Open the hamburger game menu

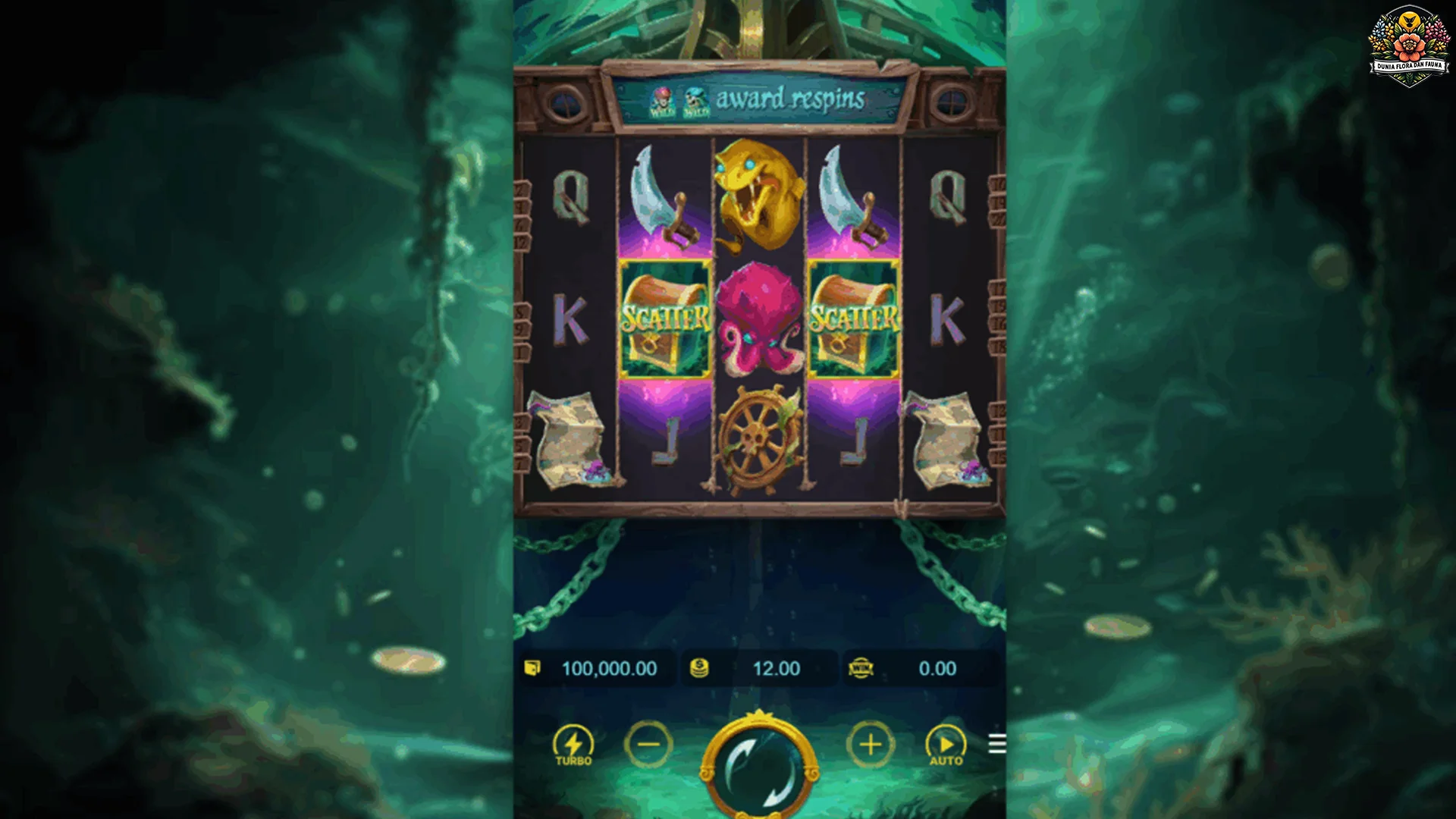996,745
